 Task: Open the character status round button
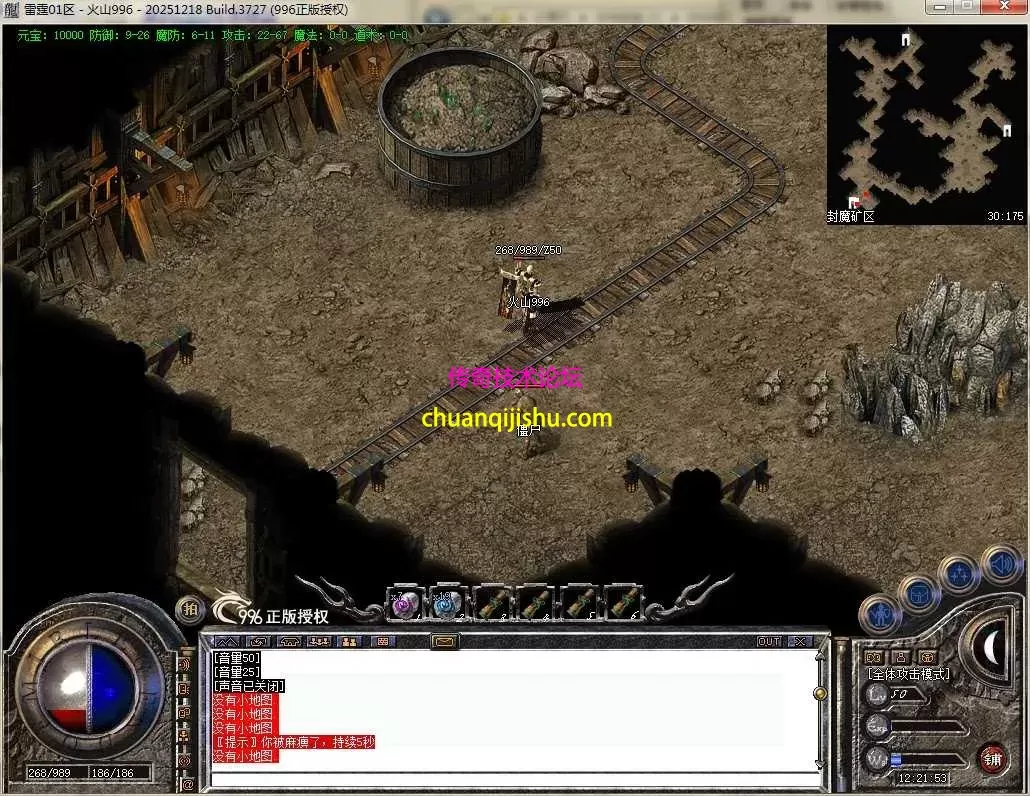[x=879, y=612]
